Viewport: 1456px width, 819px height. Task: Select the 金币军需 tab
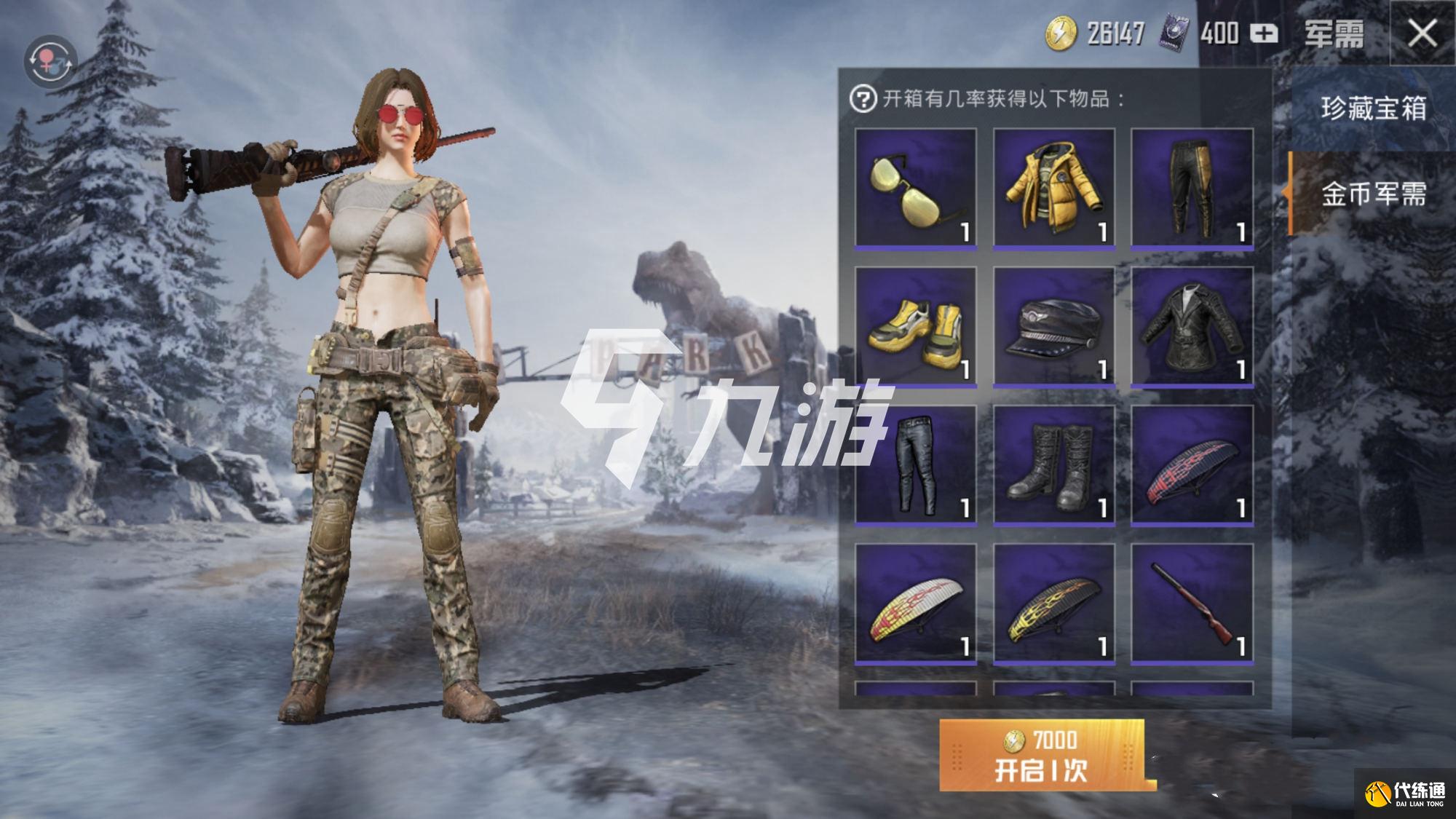tap(1372, 194)
